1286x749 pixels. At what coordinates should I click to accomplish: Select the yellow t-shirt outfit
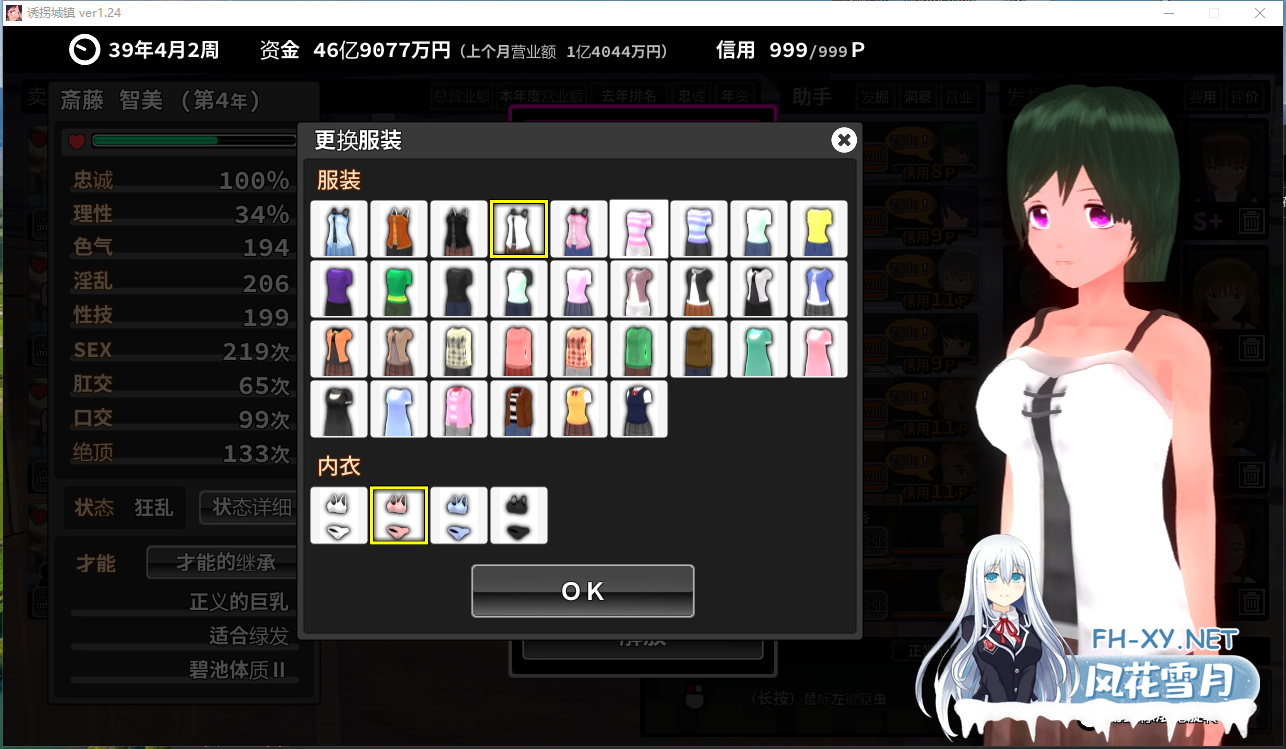(819, 229)
